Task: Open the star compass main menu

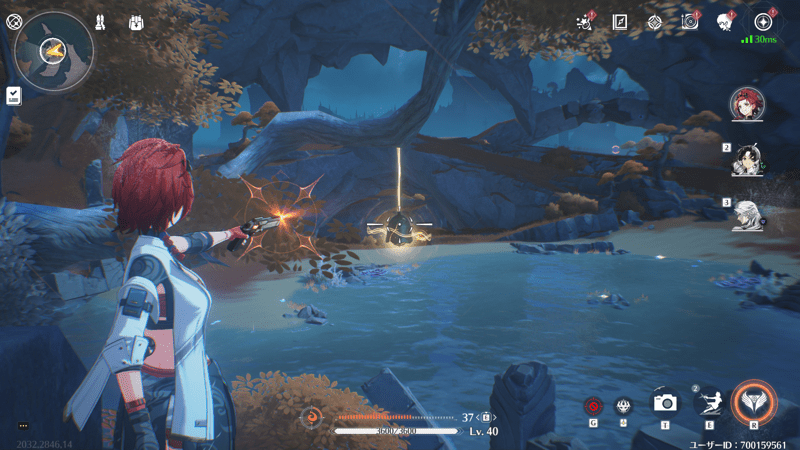Action: click(763, 21)
